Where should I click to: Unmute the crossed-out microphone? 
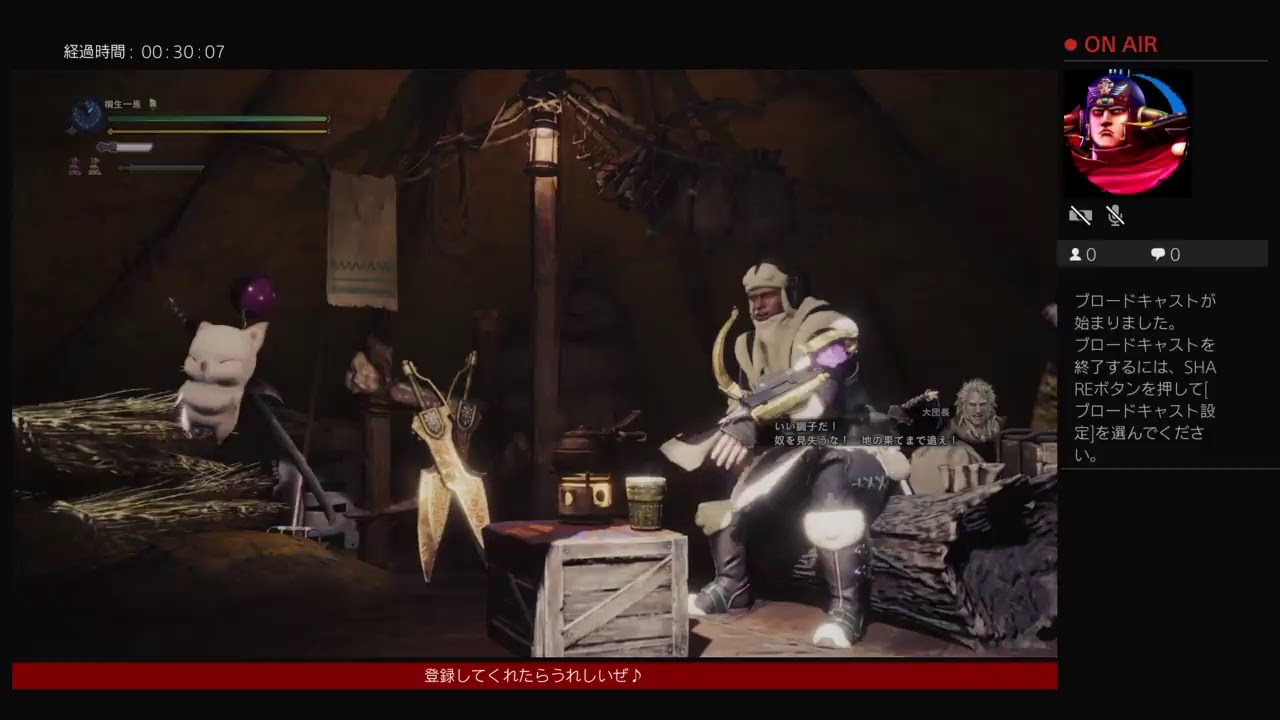pyautogui.click(x=1115, y=215)
